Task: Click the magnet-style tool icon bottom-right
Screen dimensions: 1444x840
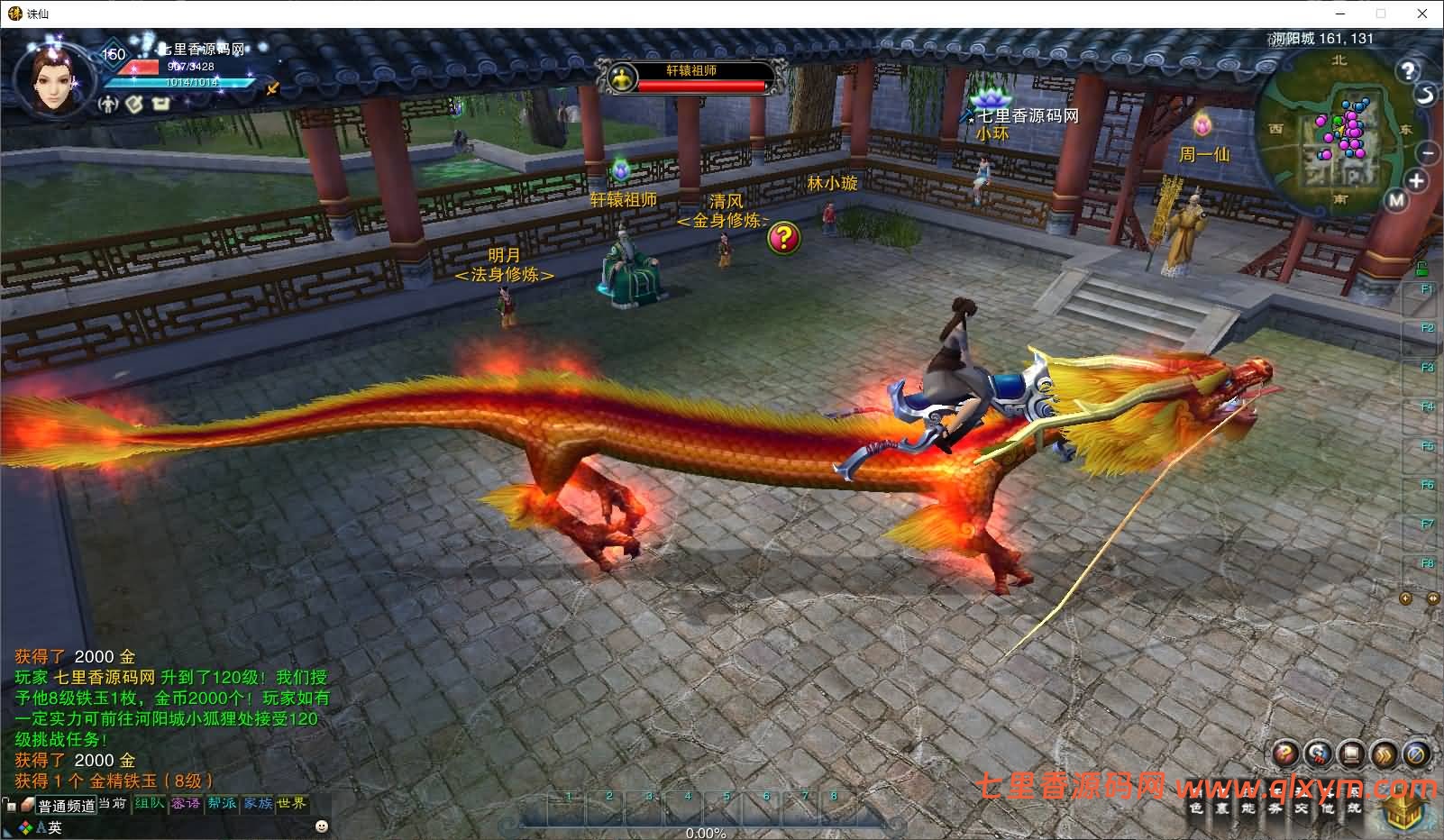Action: click(x=1317, y=753)
